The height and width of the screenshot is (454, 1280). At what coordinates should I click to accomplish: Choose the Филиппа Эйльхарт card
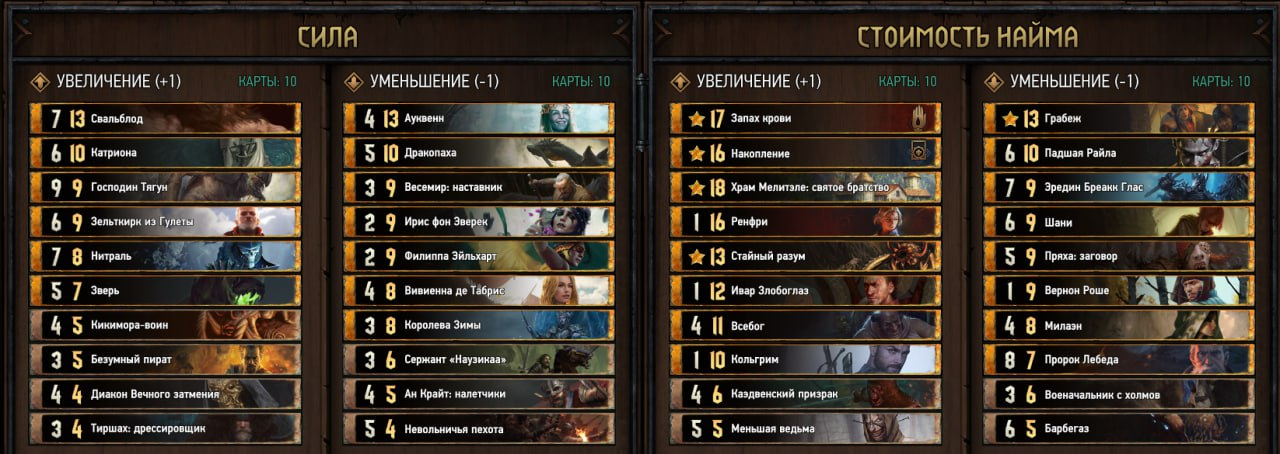coord(479,256)
